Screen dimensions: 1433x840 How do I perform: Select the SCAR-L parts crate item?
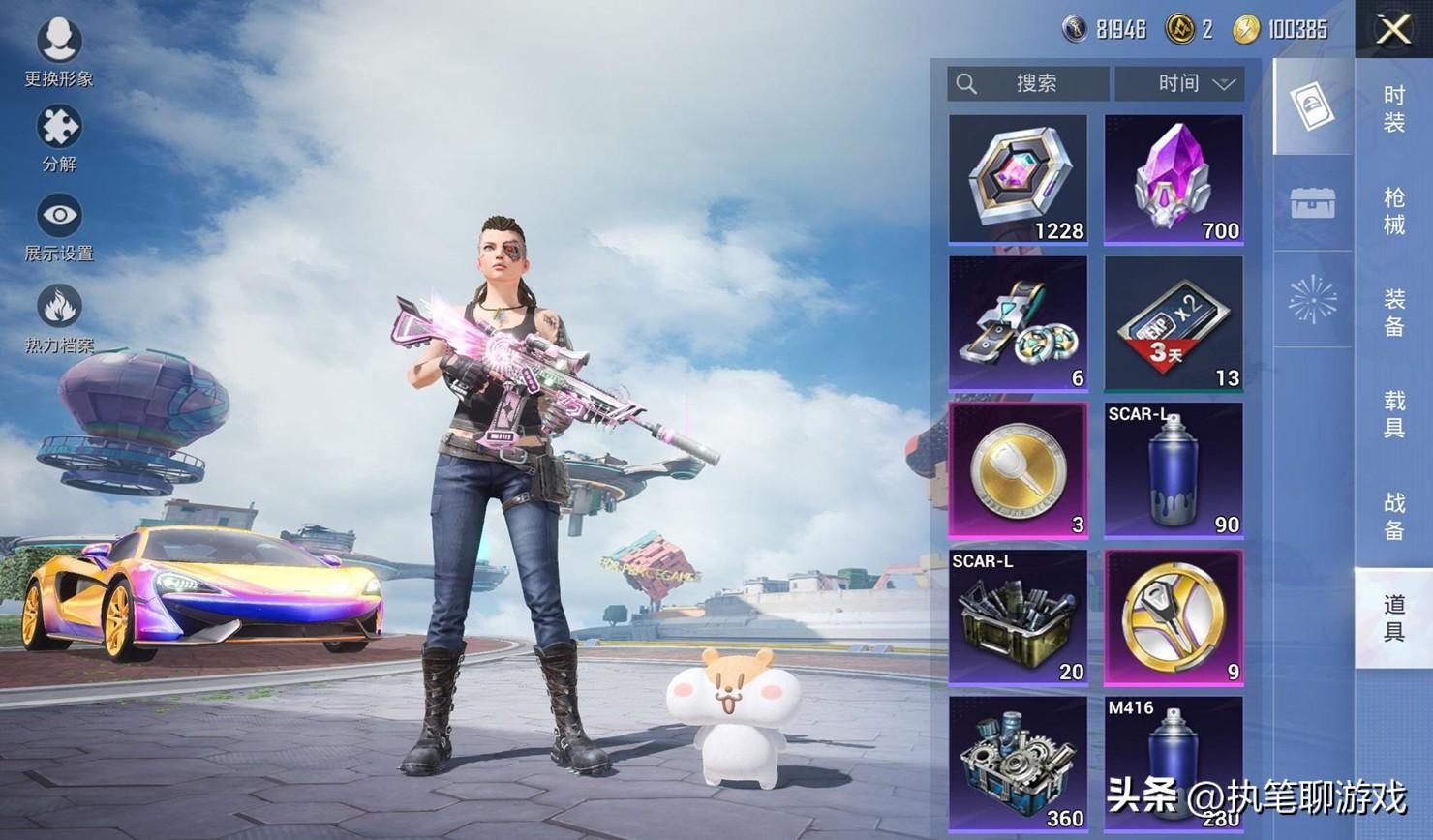(1018, 617)
